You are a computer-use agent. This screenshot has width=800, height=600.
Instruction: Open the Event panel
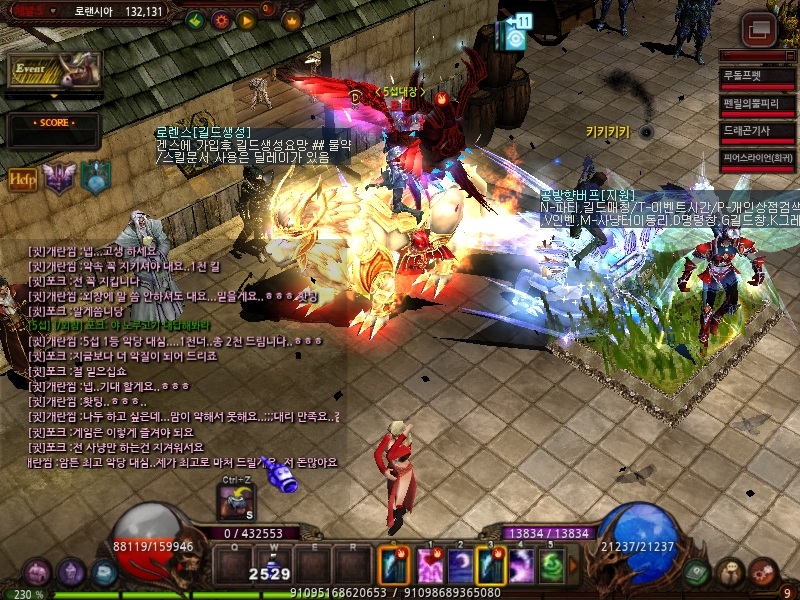[54, 70]
